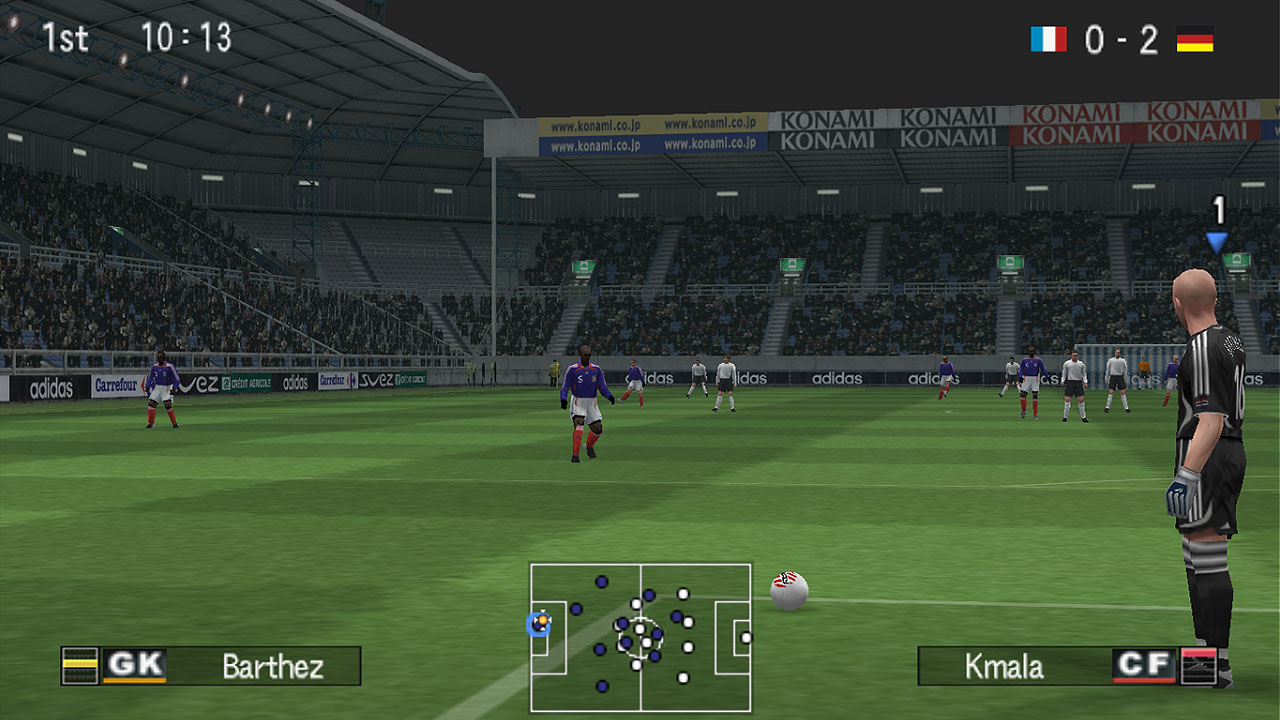Click the Germany flag icon
Image resolution: width=1280 pixels, height=720 pixels.
pyautogui.click(x=1194, y=39)
